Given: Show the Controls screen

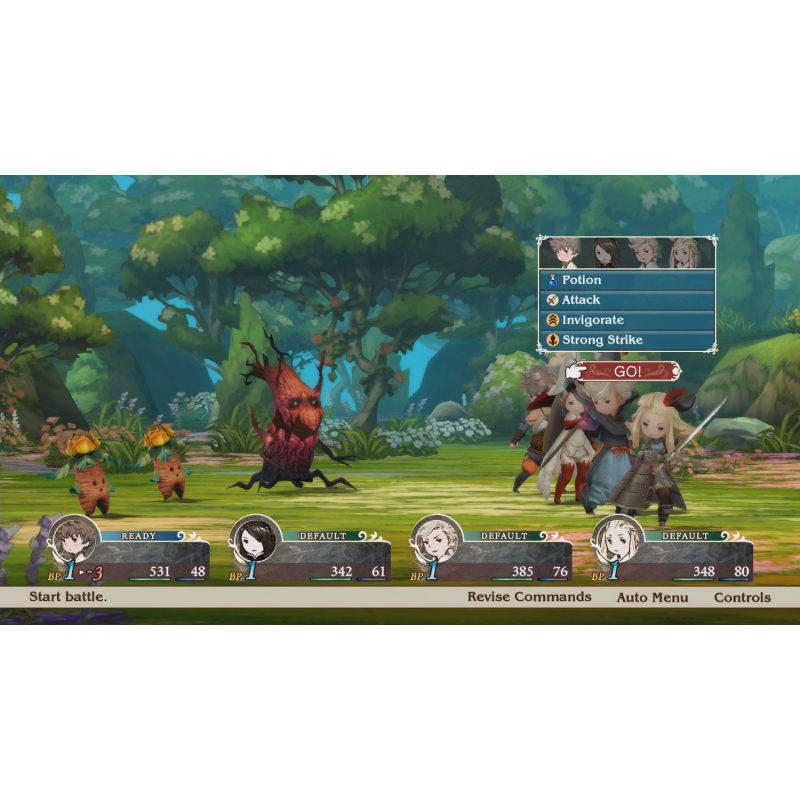Looking at the screenshot, I should point(742,597).
